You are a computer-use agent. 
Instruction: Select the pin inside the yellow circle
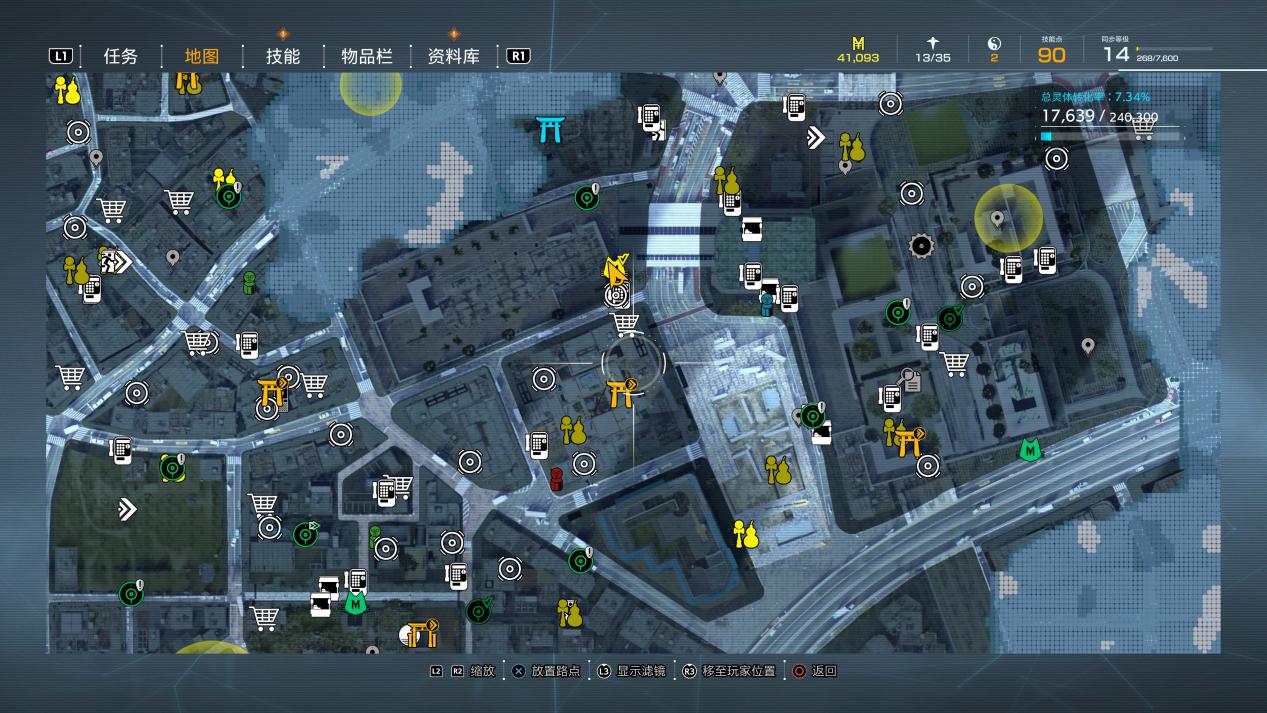(x=997, y=219)
